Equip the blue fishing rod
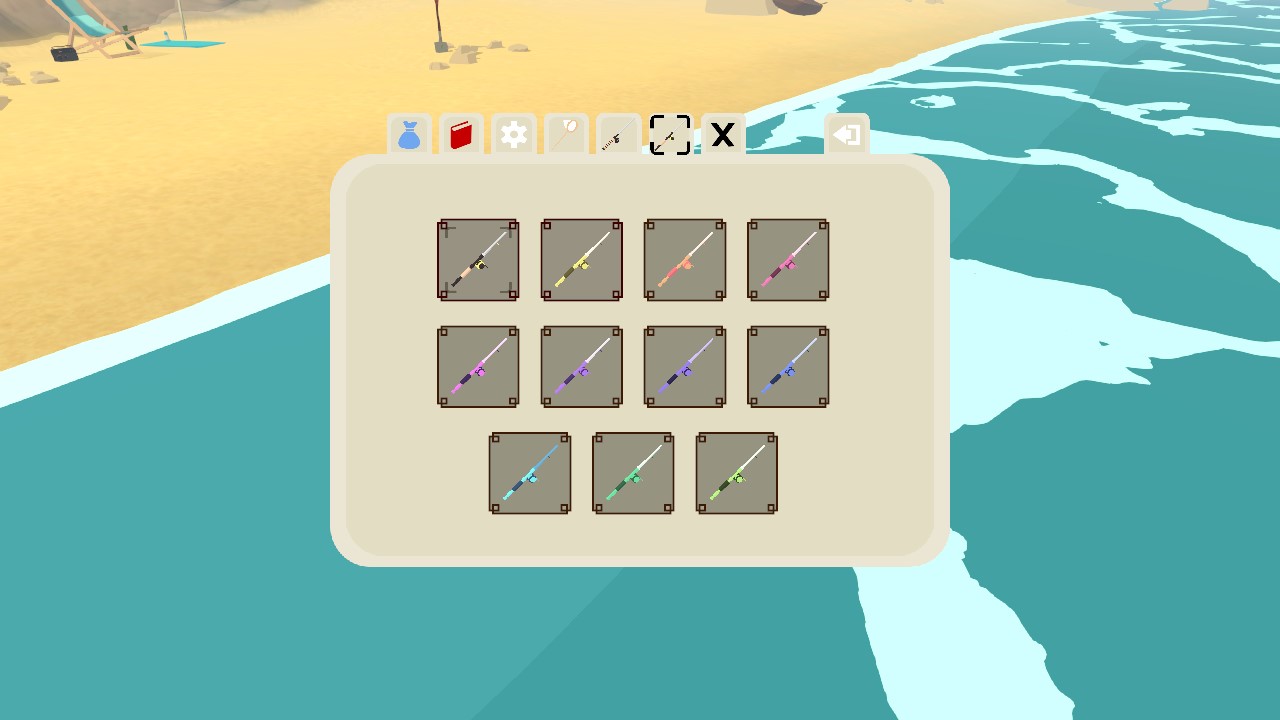Screen dimensions: 1280x720 787,366
